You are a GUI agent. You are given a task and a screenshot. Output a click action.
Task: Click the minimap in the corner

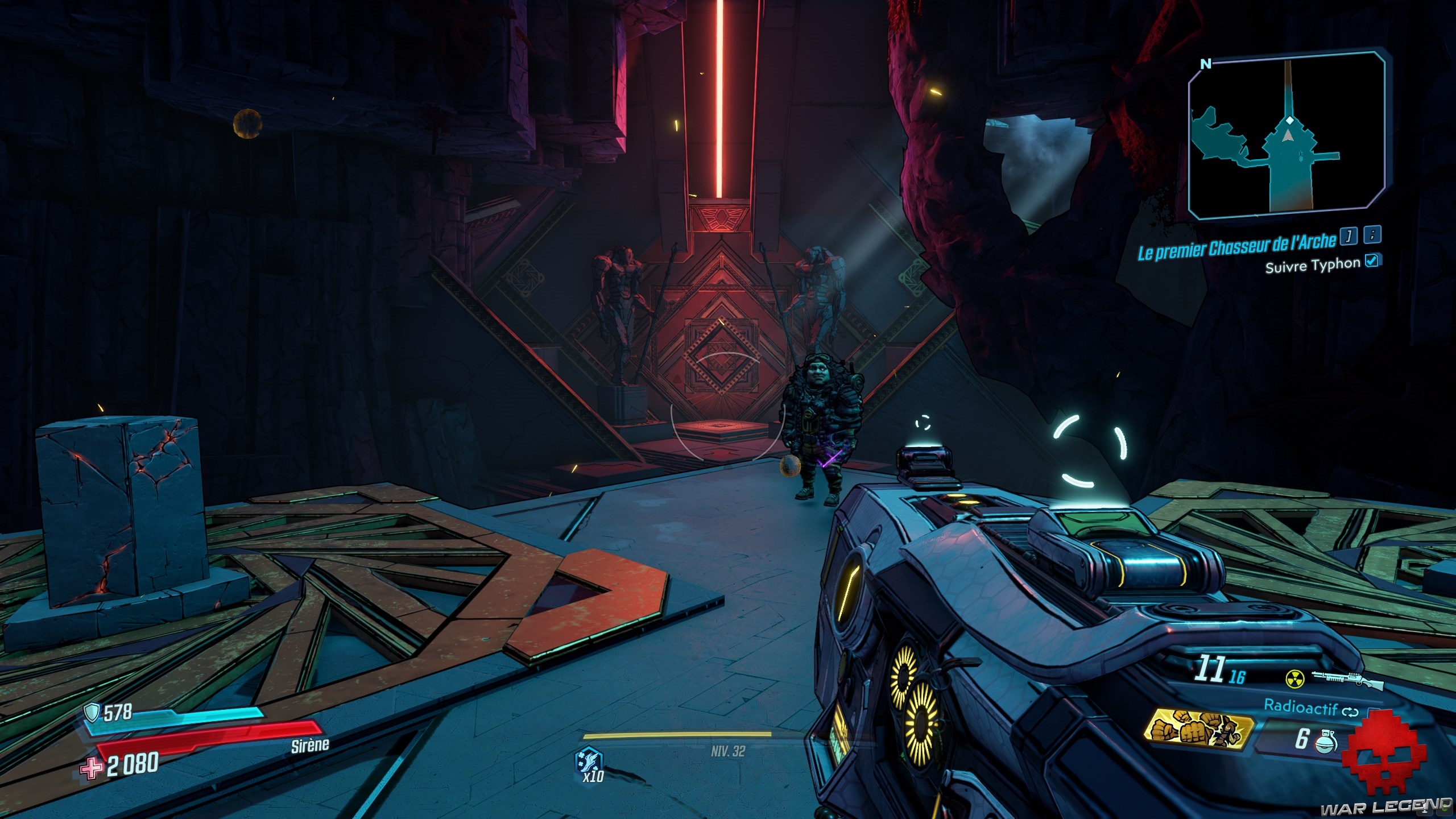click(x=1287, y=136)
